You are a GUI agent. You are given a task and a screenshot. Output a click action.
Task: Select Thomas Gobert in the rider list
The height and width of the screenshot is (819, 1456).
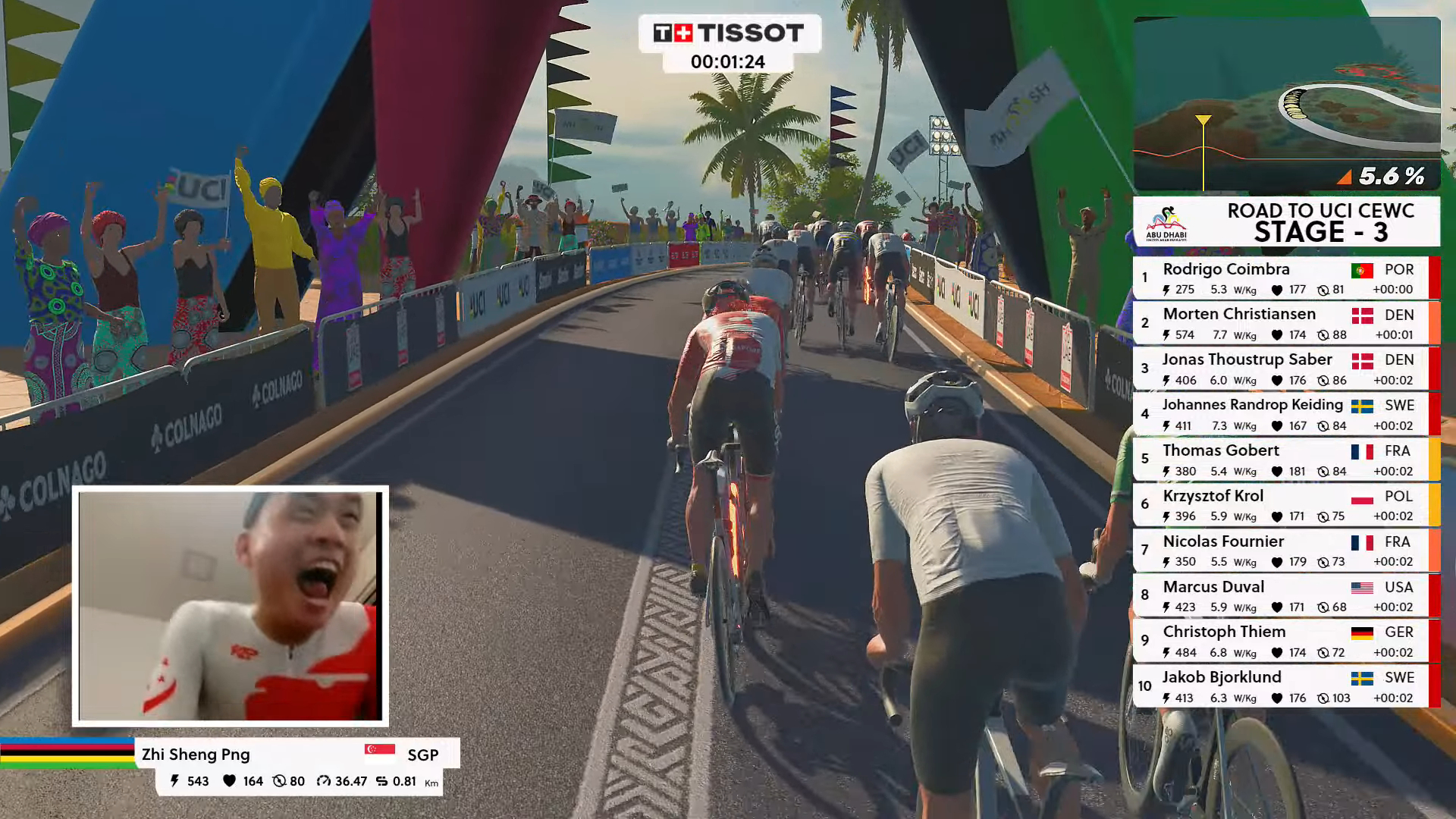point(1282,460)
